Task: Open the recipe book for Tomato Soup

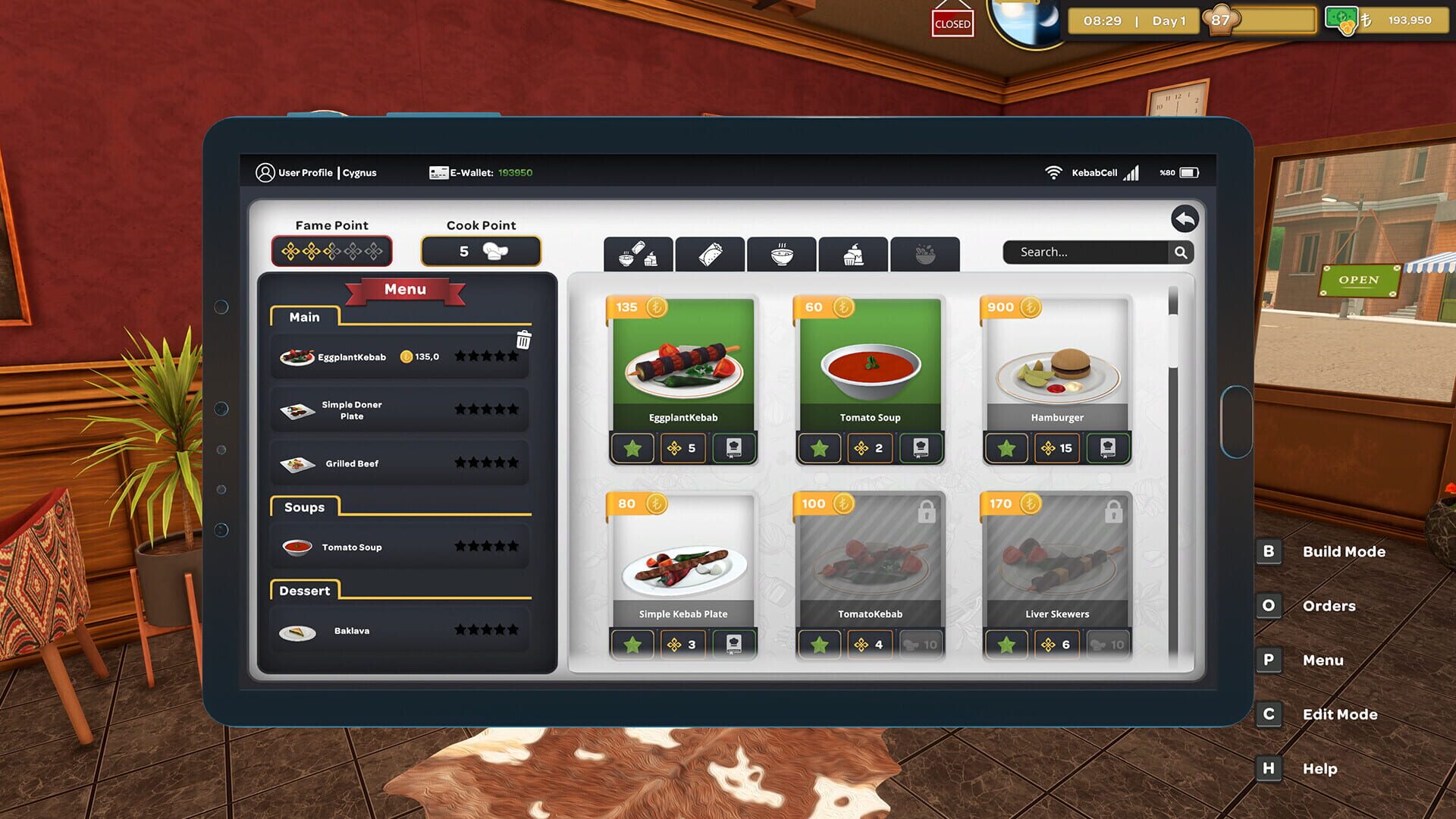Action: [922, 448]
